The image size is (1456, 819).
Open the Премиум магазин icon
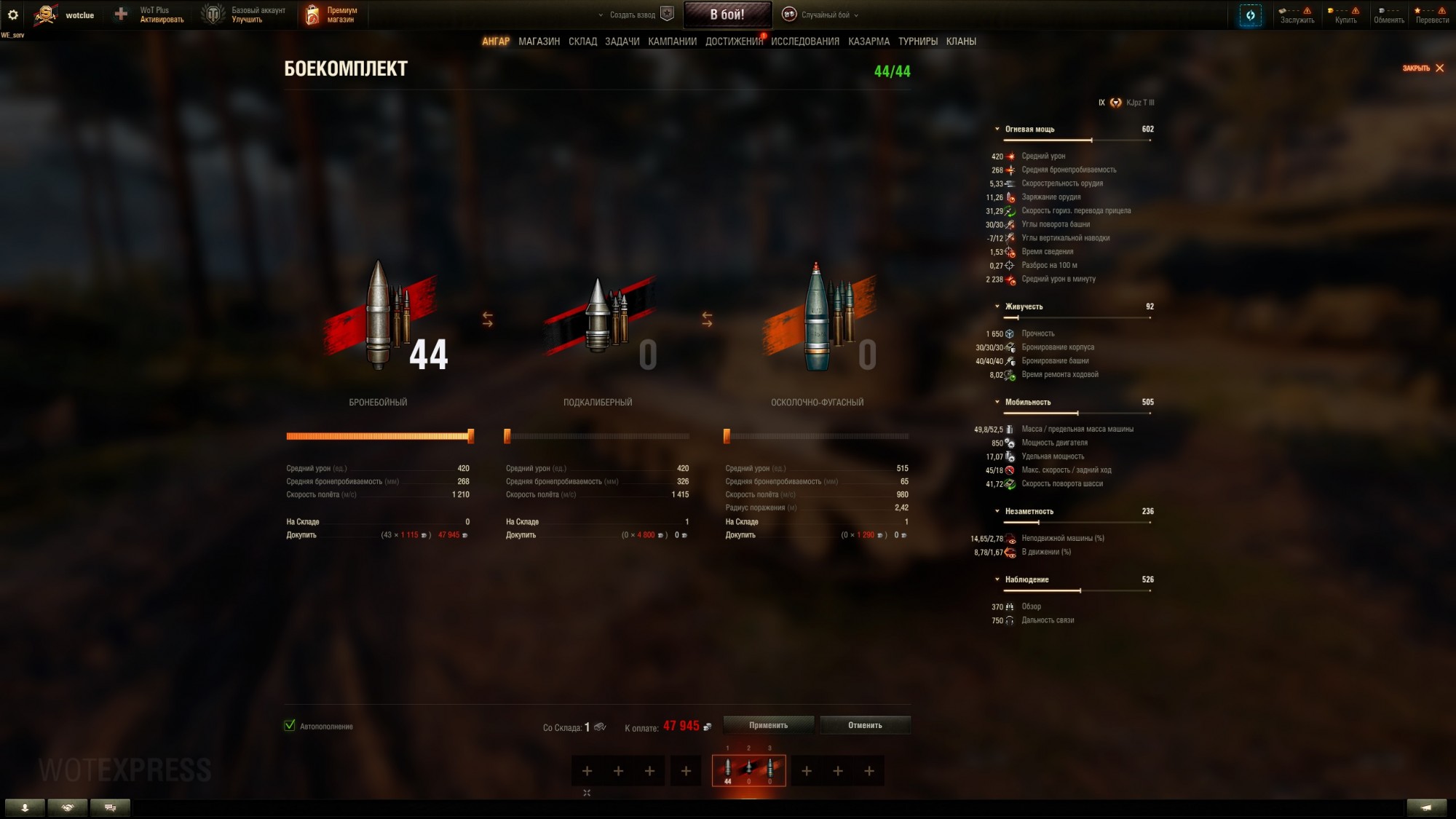pyautogui.click(x=313, y=15)
